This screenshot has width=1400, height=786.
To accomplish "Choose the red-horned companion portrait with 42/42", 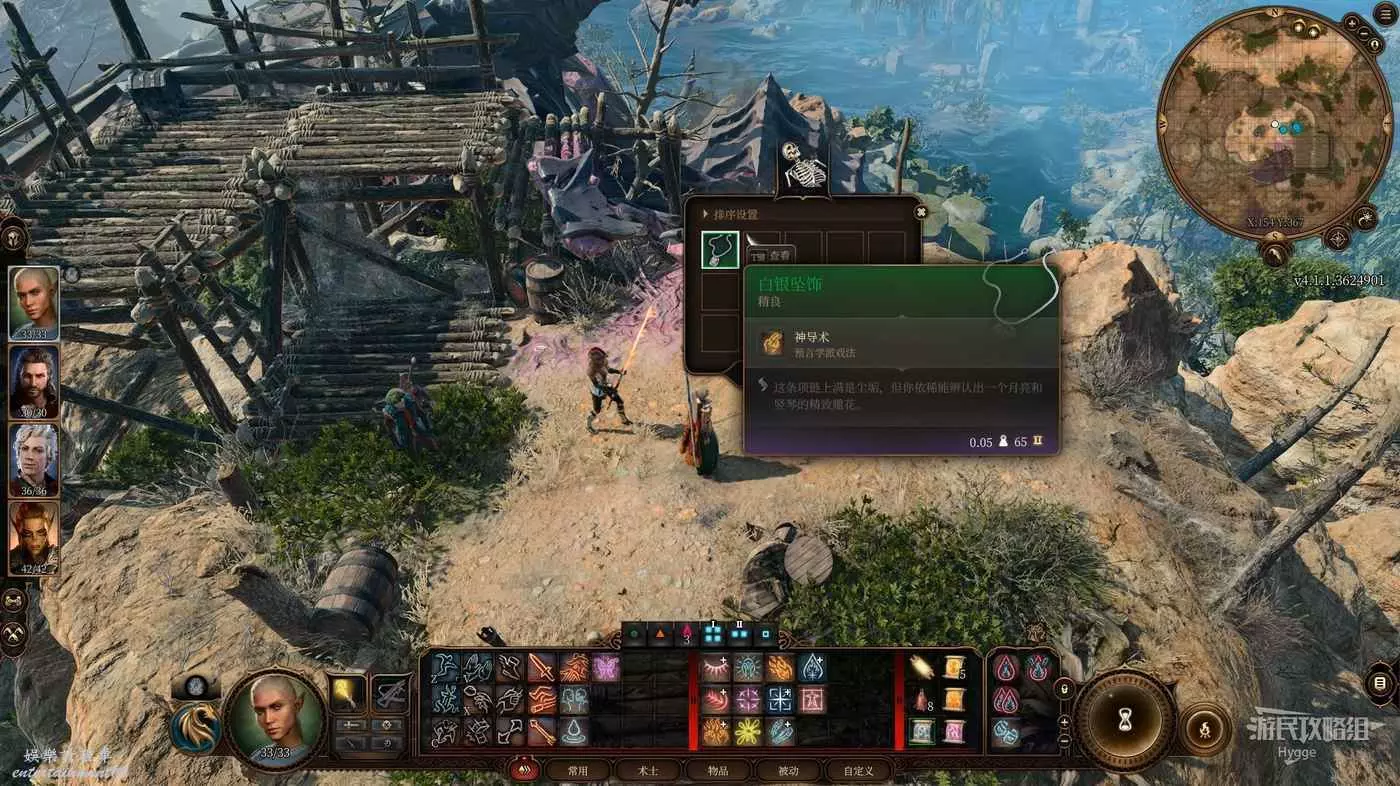I will coord(34,537).
